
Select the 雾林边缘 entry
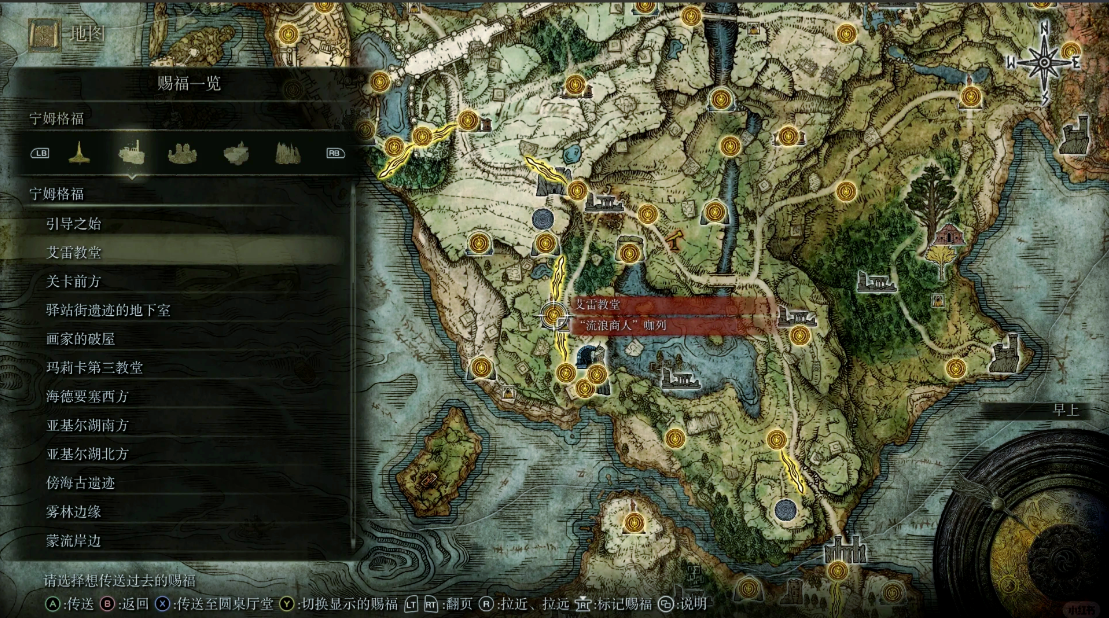(180, 511)
